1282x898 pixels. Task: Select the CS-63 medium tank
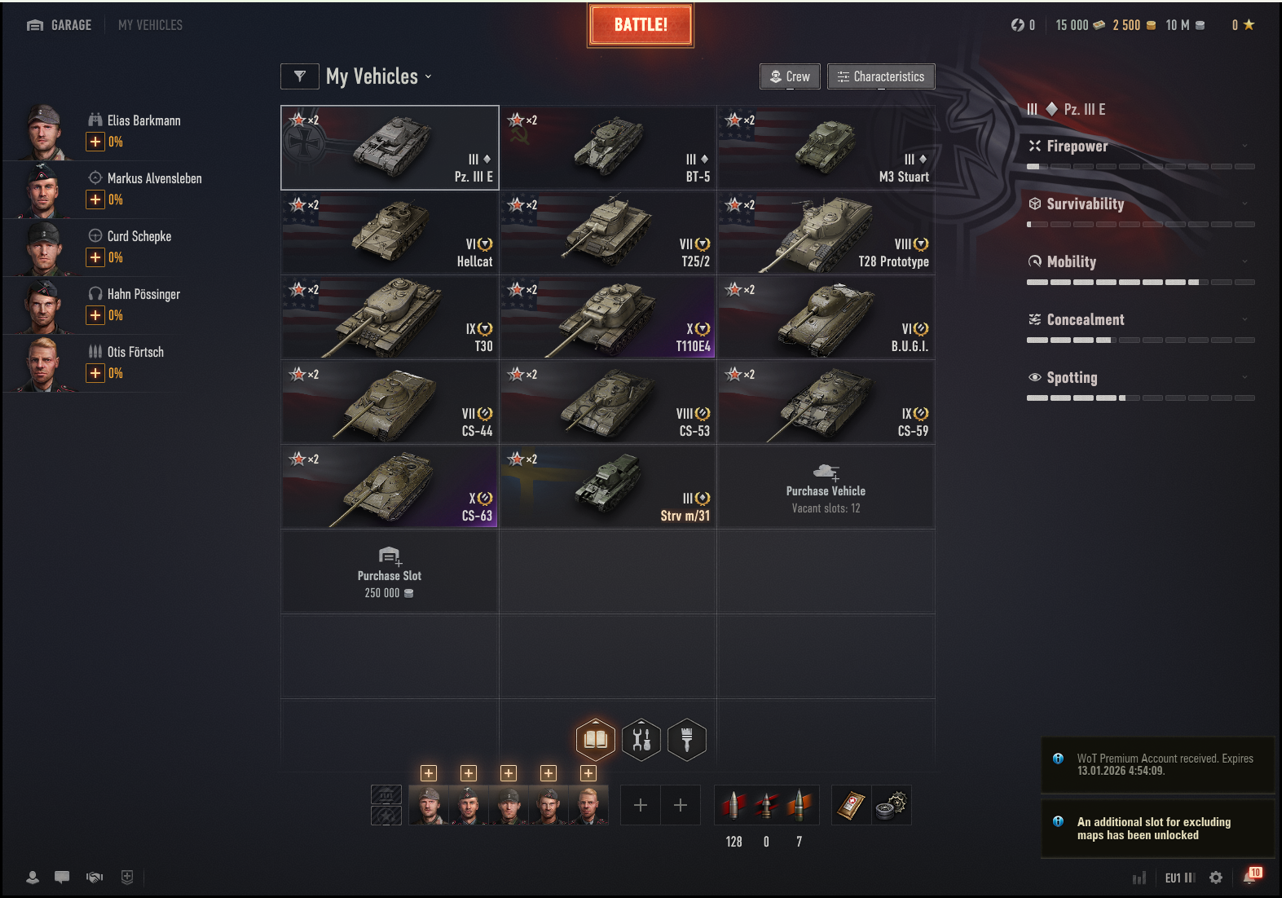(390, 487)
